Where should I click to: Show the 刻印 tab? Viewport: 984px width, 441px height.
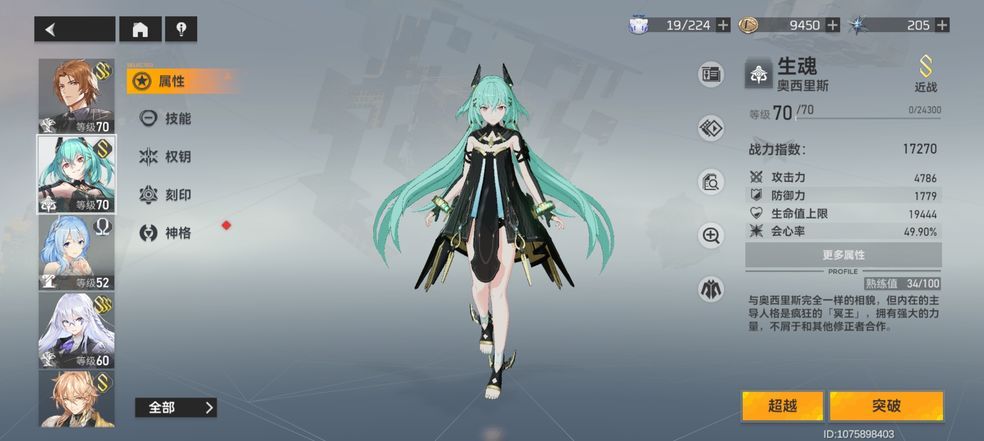[172, 194]
